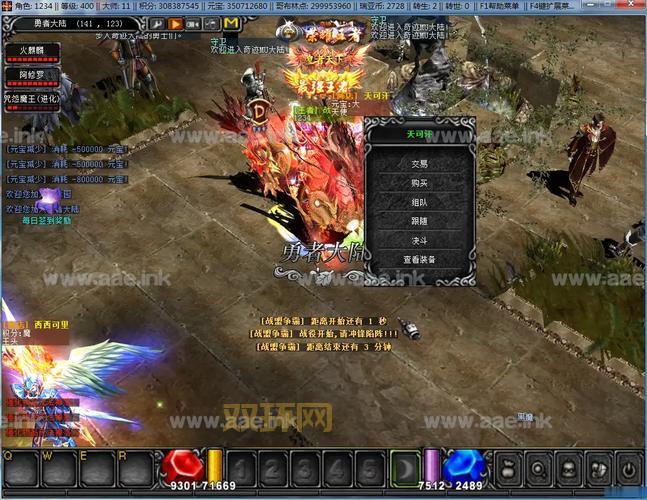Choose 跟随 (Follow) option
647x500 pixels.
419,221
